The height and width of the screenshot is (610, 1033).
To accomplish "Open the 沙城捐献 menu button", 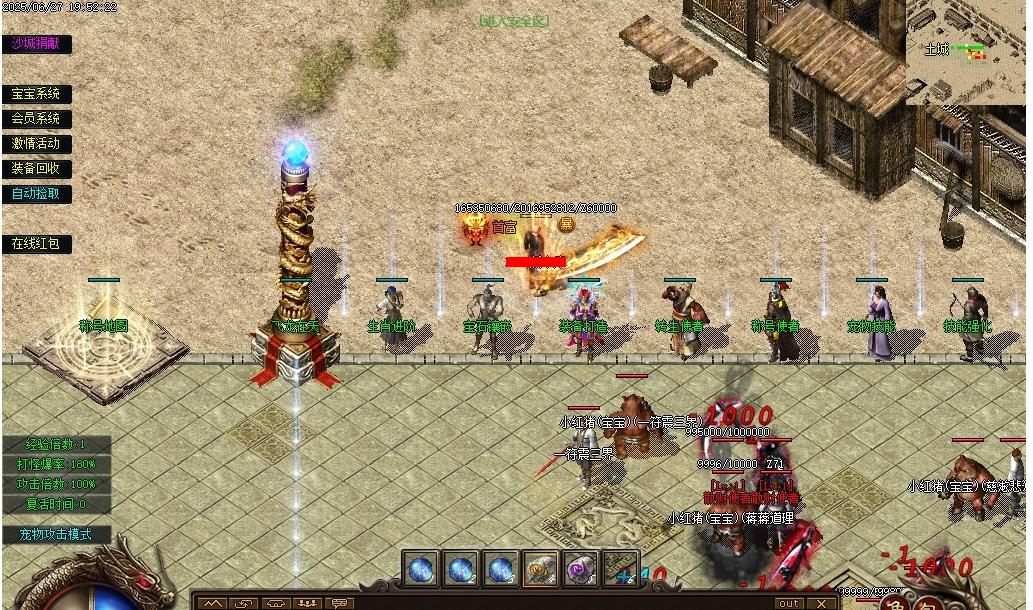I will 36,44.
